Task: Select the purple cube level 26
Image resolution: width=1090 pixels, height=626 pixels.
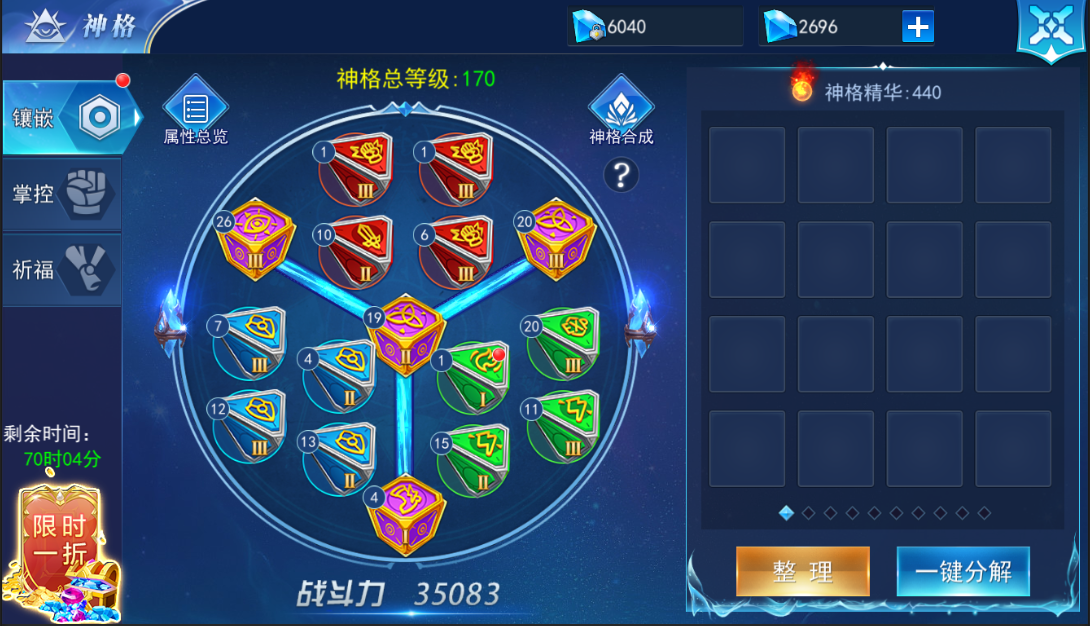Action: click(x=256, y=238)
